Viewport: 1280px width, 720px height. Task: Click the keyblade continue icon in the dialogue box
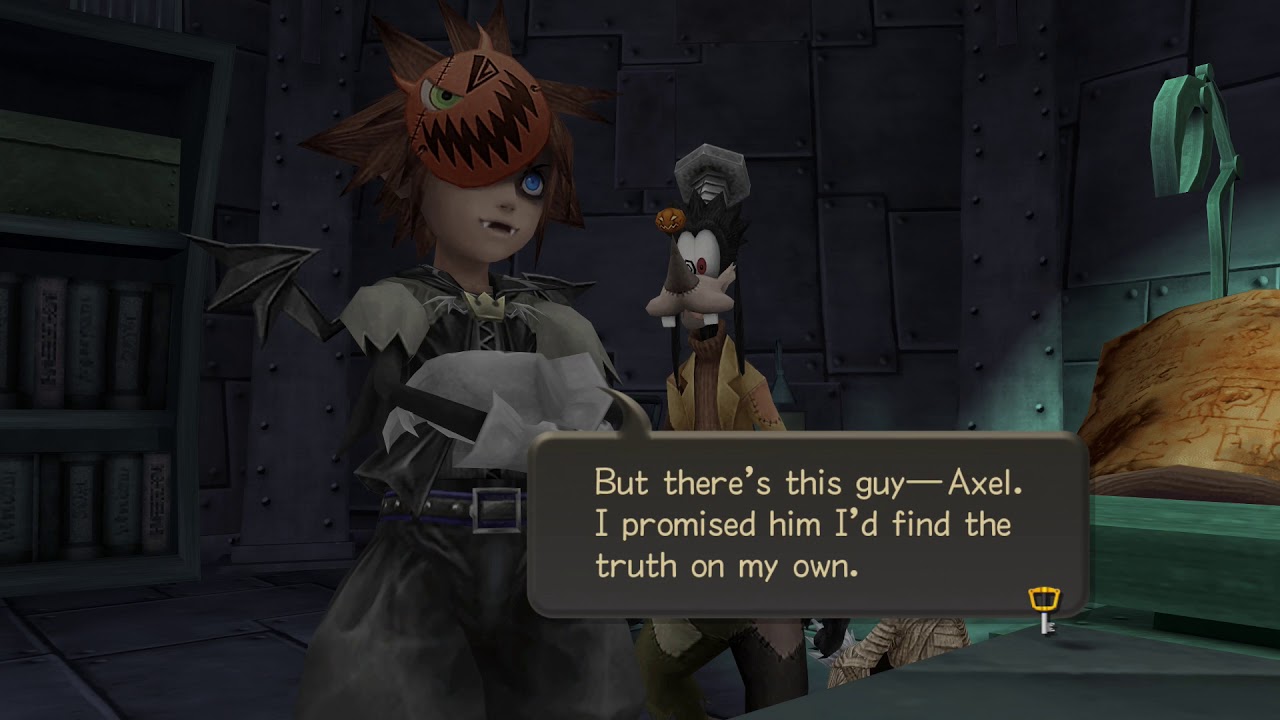tap(1043, 609)
